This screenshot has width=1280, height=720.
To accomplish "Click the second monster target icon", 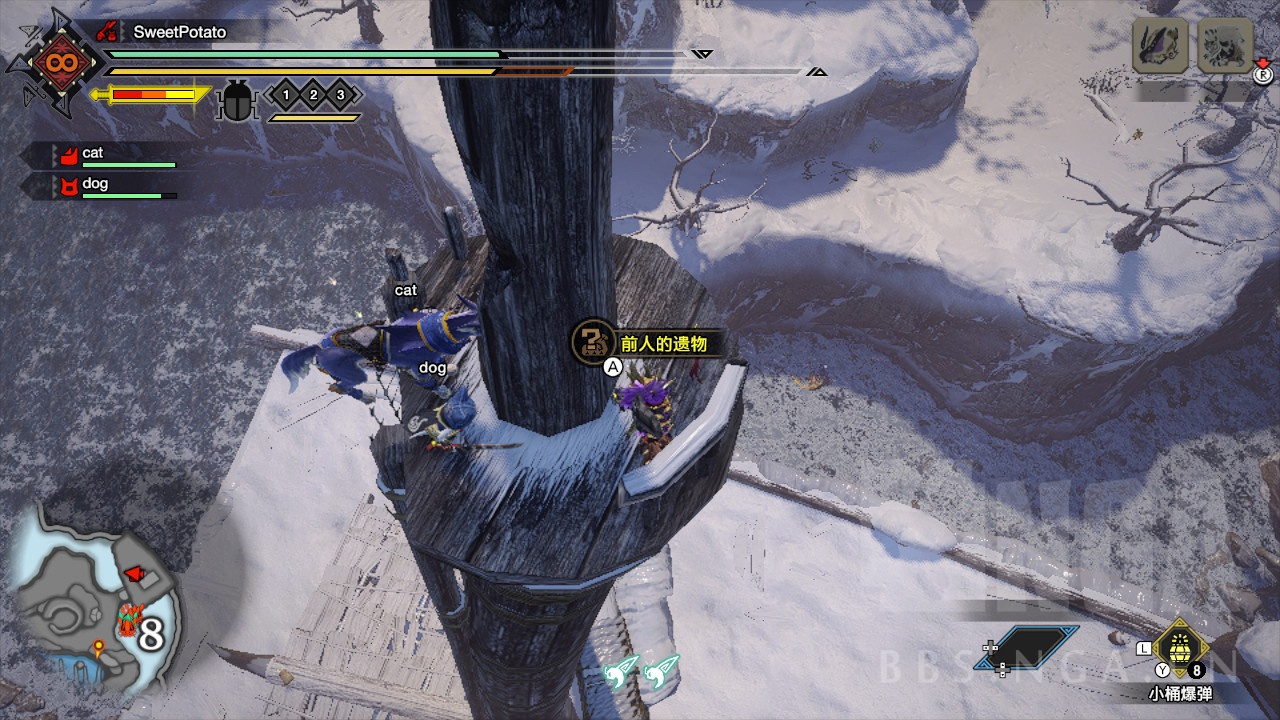I will tap(1225, 45).
